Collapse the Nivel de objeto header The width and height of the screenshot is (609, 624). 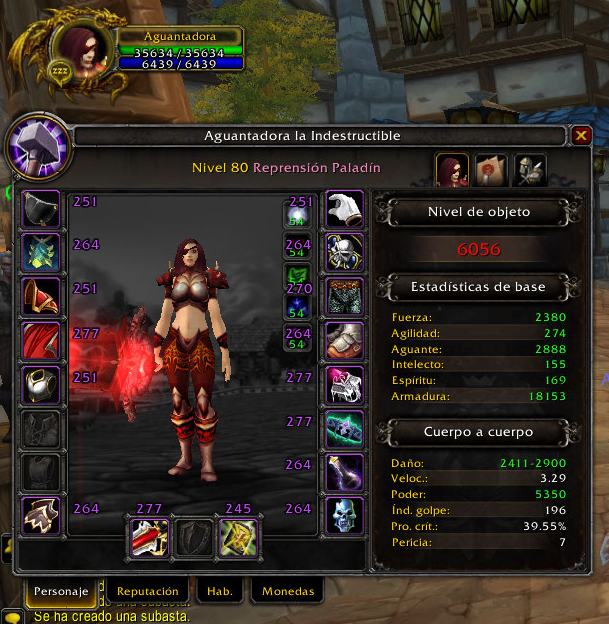tap(478, 212)
